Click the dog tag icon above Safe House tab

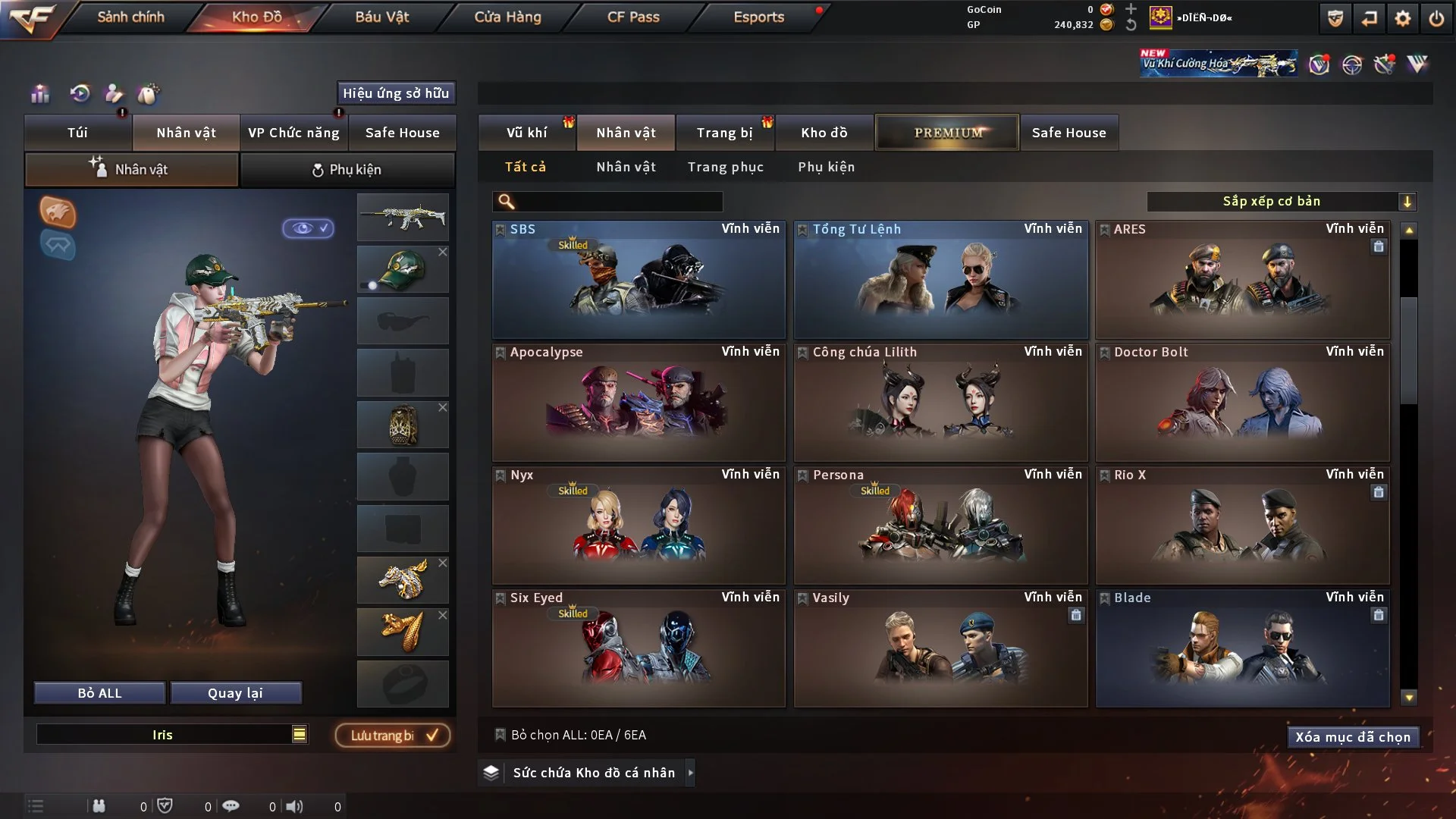coord(149,94)
